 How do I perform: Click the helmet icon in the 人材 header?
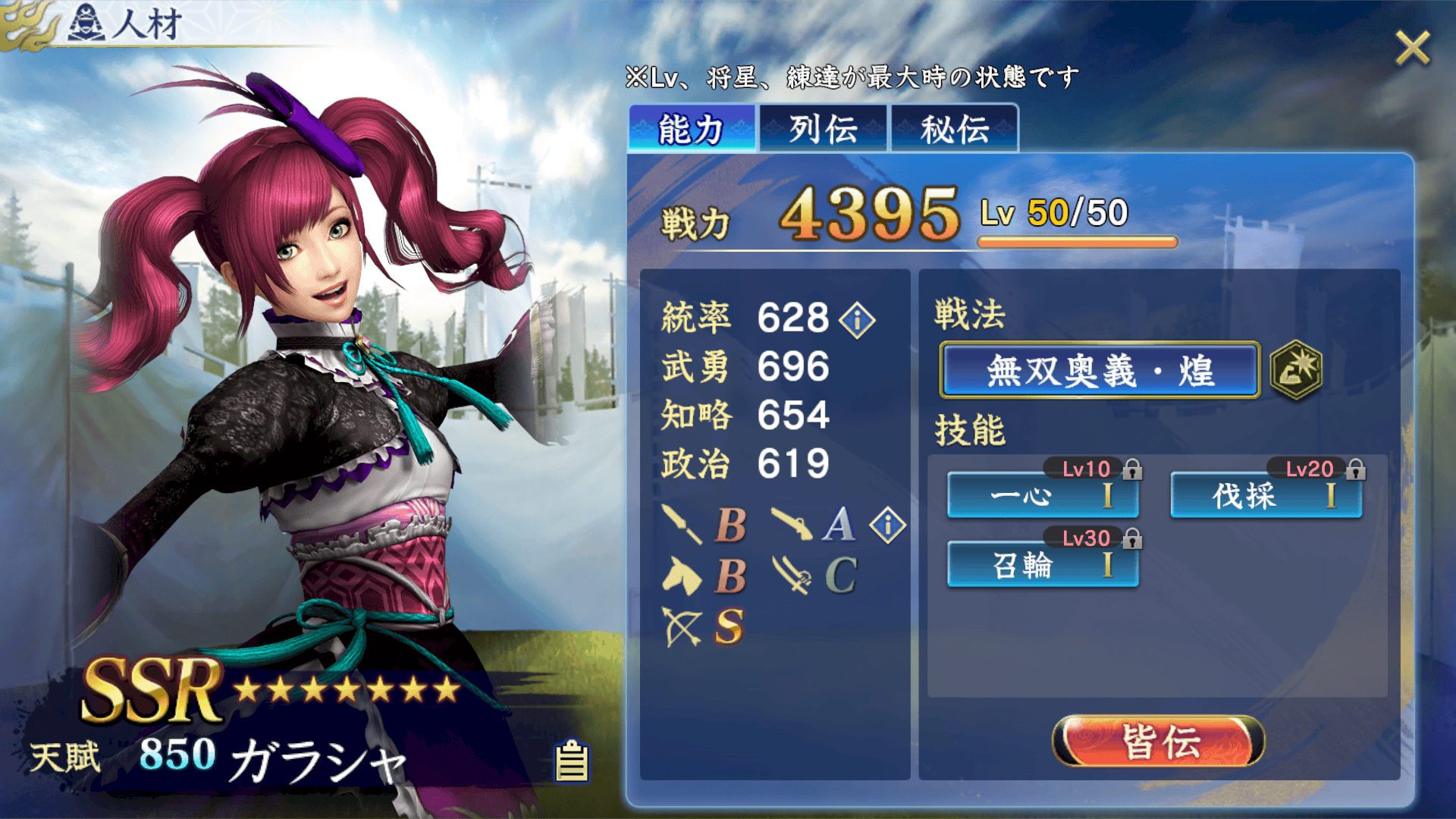87,20
